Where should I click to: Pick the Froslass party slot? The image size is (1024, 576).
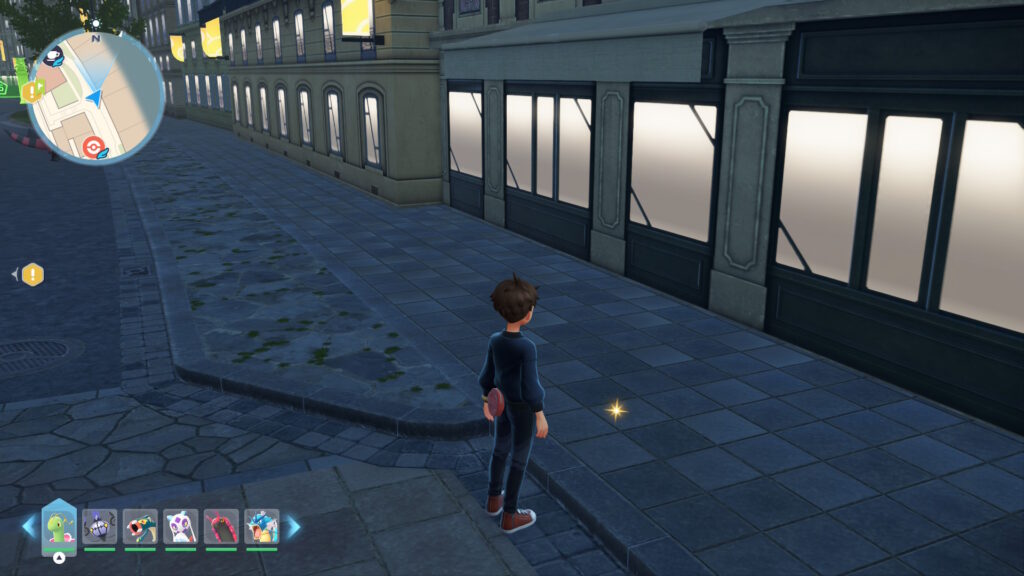click(181, 526)
